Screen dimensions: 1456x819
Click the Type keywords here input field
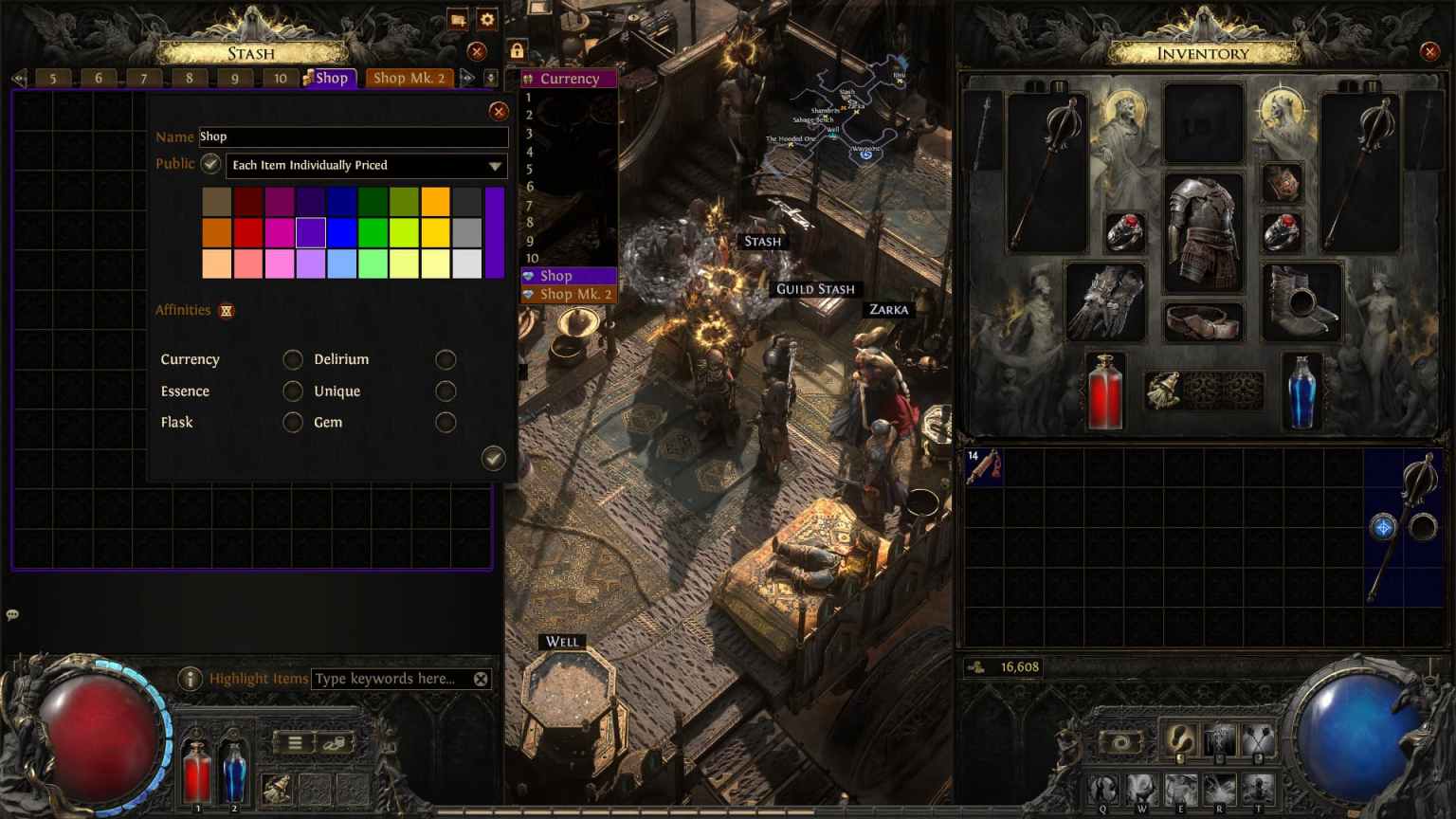click(389, 679)
